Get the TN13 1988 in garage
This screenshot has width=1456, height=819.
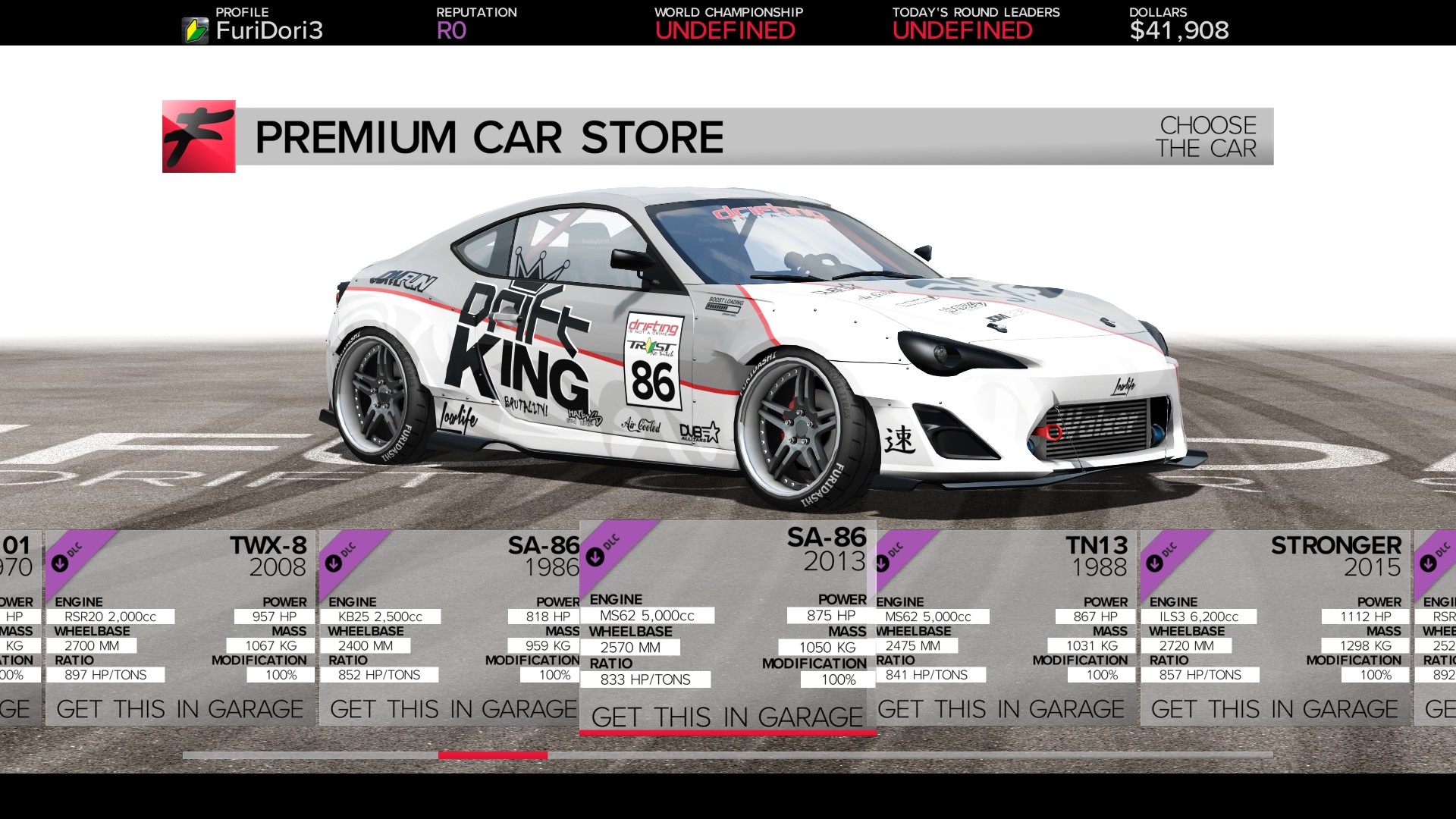tap(999, 709)
